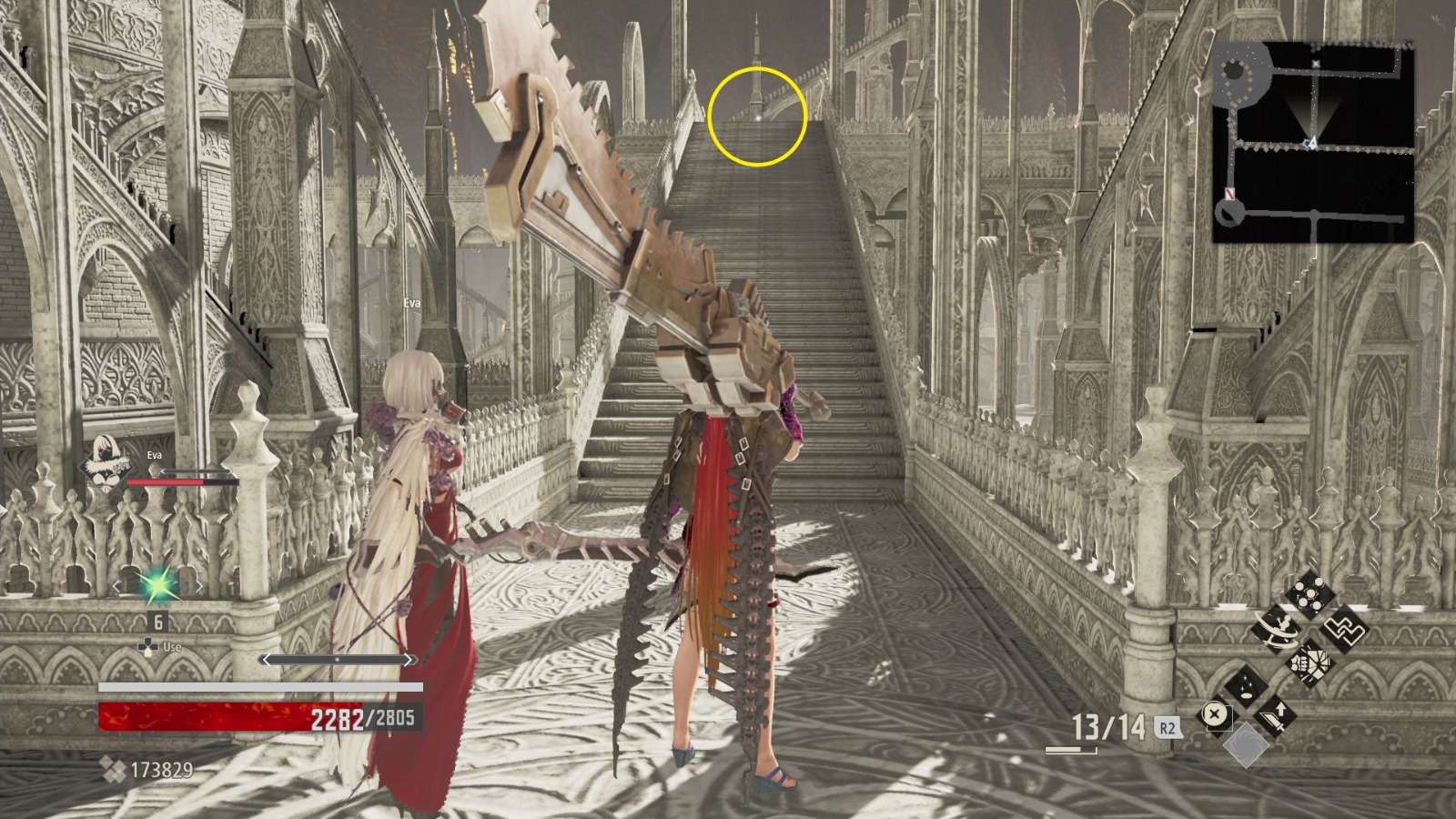Click the right arrow to cycle items
This screenshot has height=819, width=1456.
click(x=199, y=586)
